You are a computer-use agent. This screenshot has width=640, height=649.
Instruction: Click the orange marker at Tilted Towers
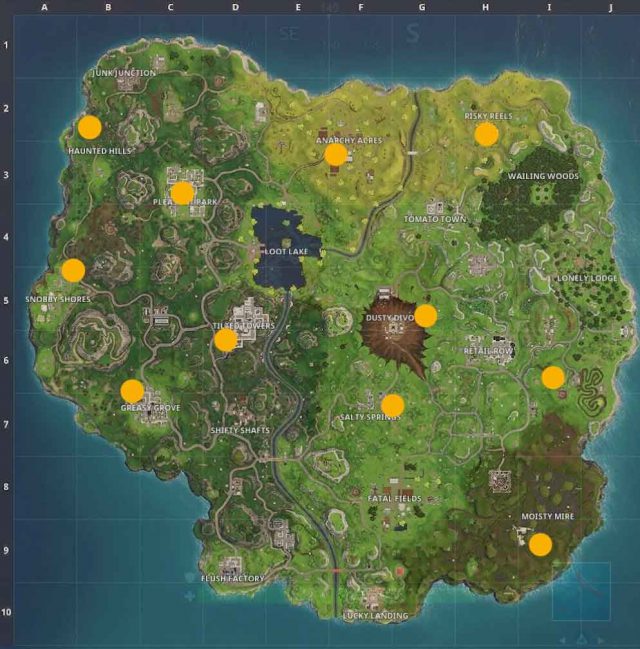tap(226, 340)
